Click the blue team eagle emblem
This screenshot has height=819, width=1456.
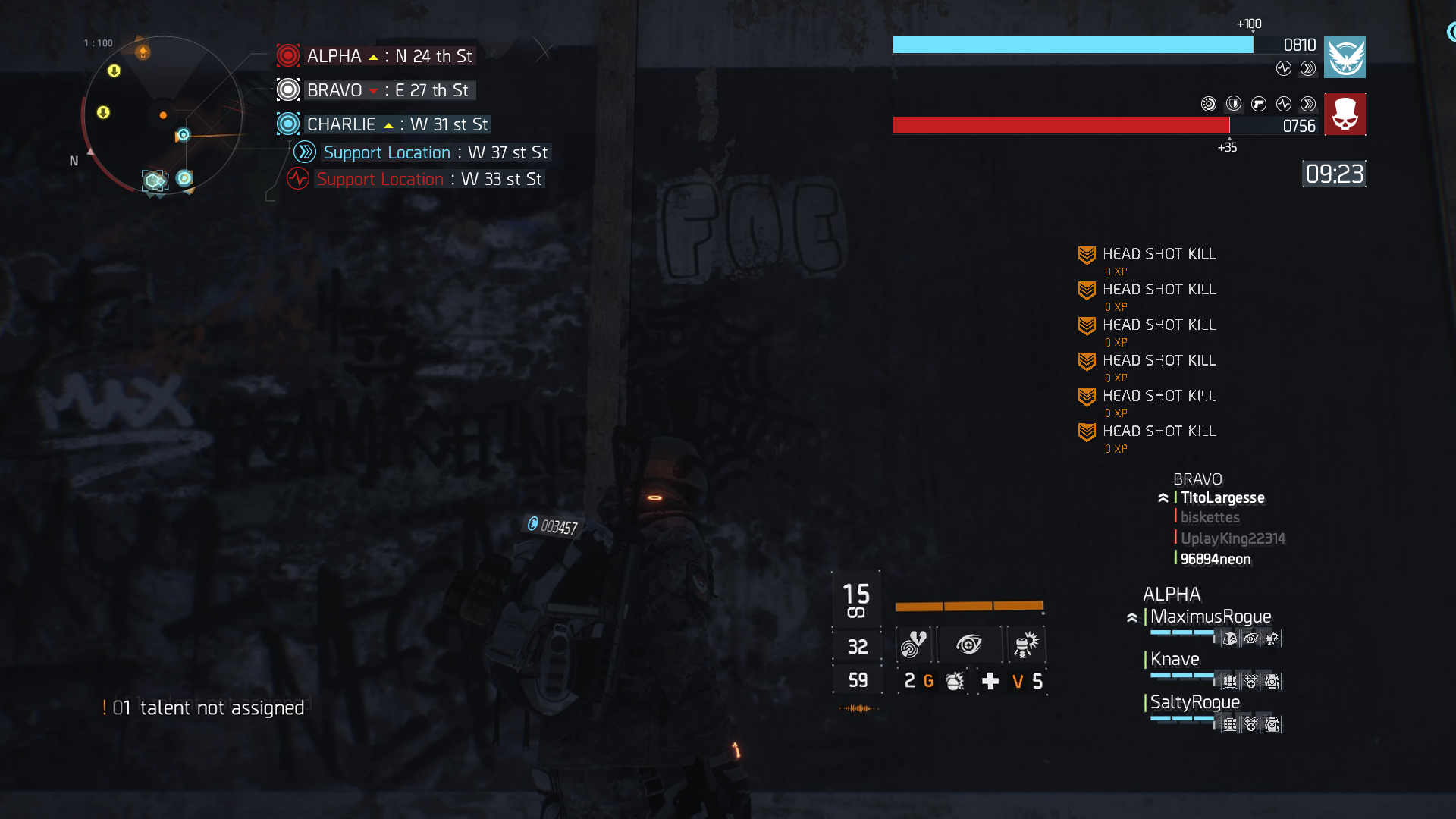click(1345, 58)
